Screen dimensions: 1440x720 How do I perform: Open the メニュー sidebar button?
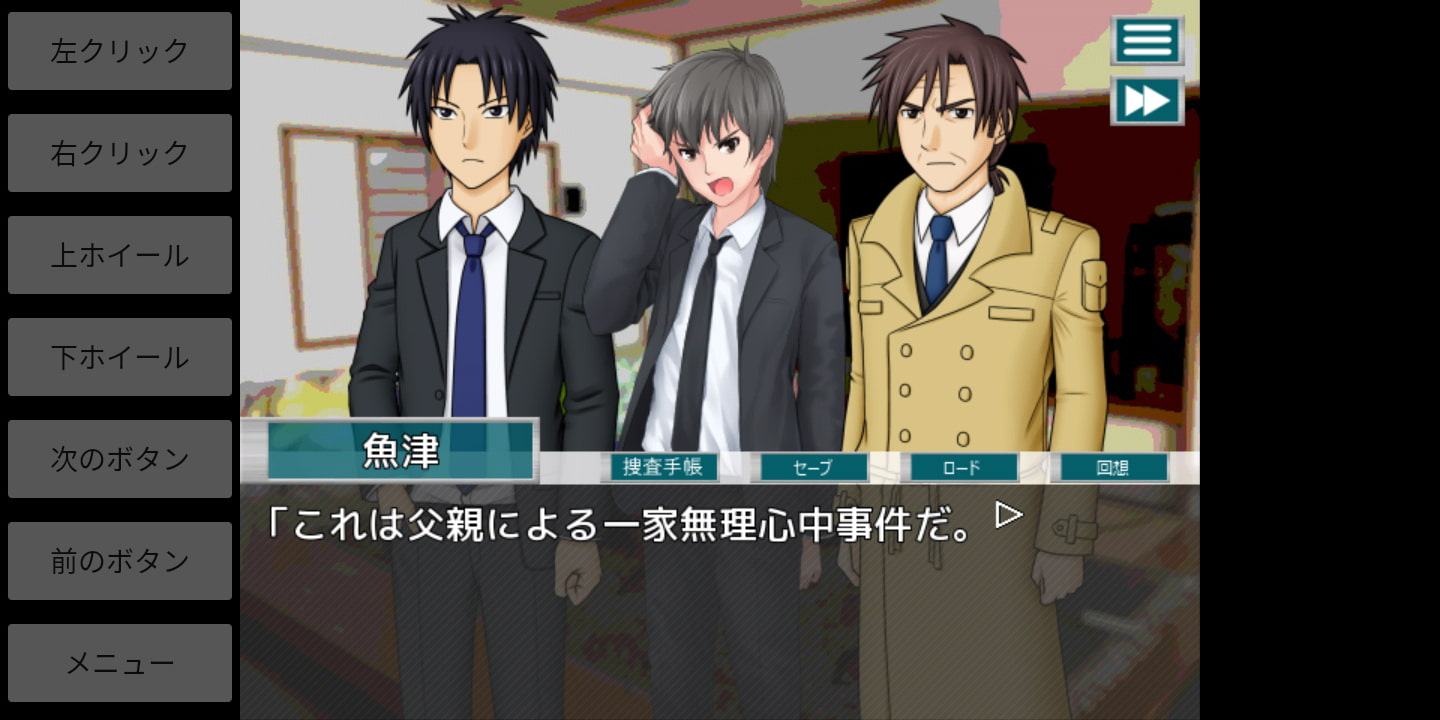pos(120,663)
